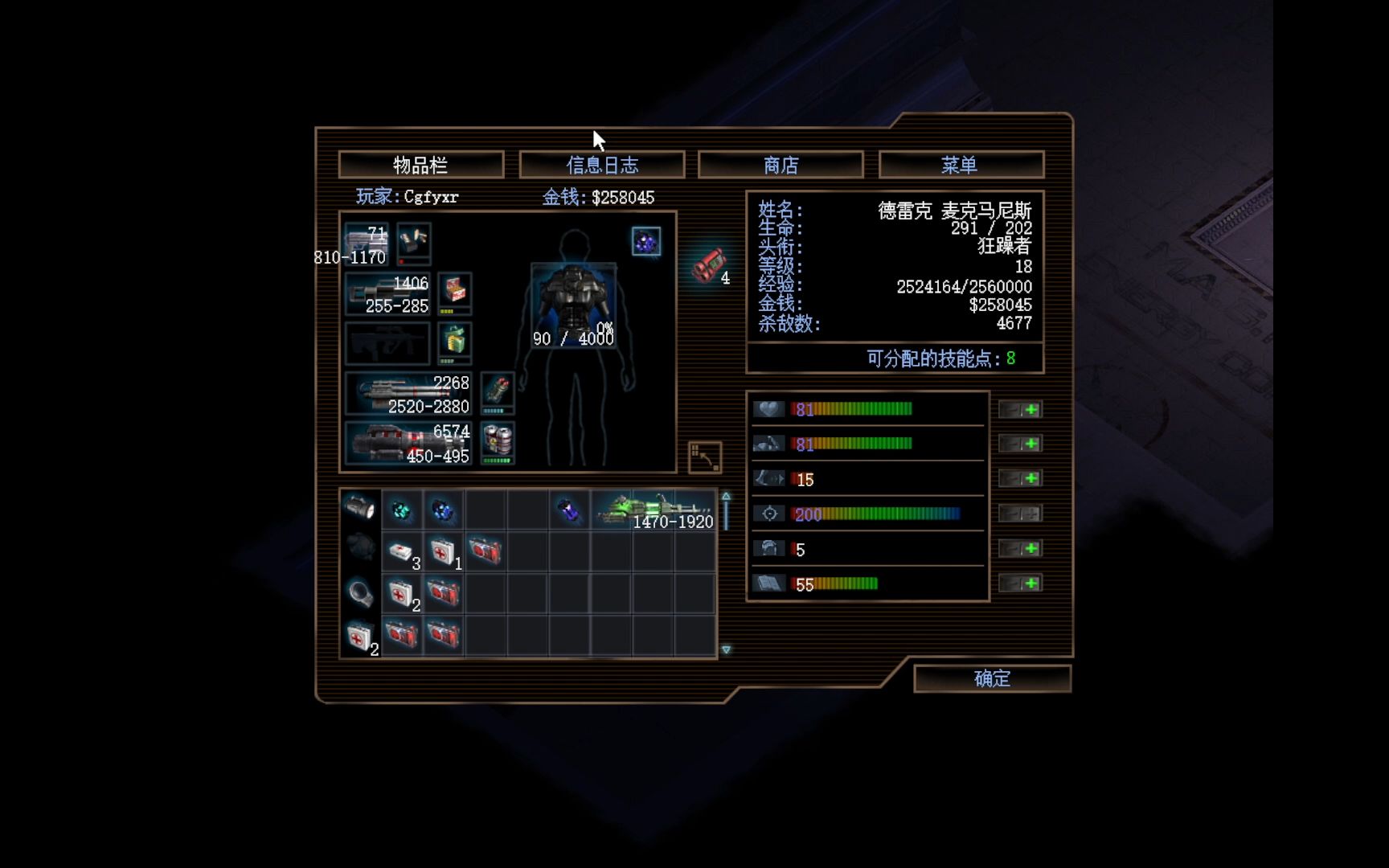This screenshot has width=1389, height=868.
Task: Add a point to the stat at 55
Action: tap(1031, 583)
